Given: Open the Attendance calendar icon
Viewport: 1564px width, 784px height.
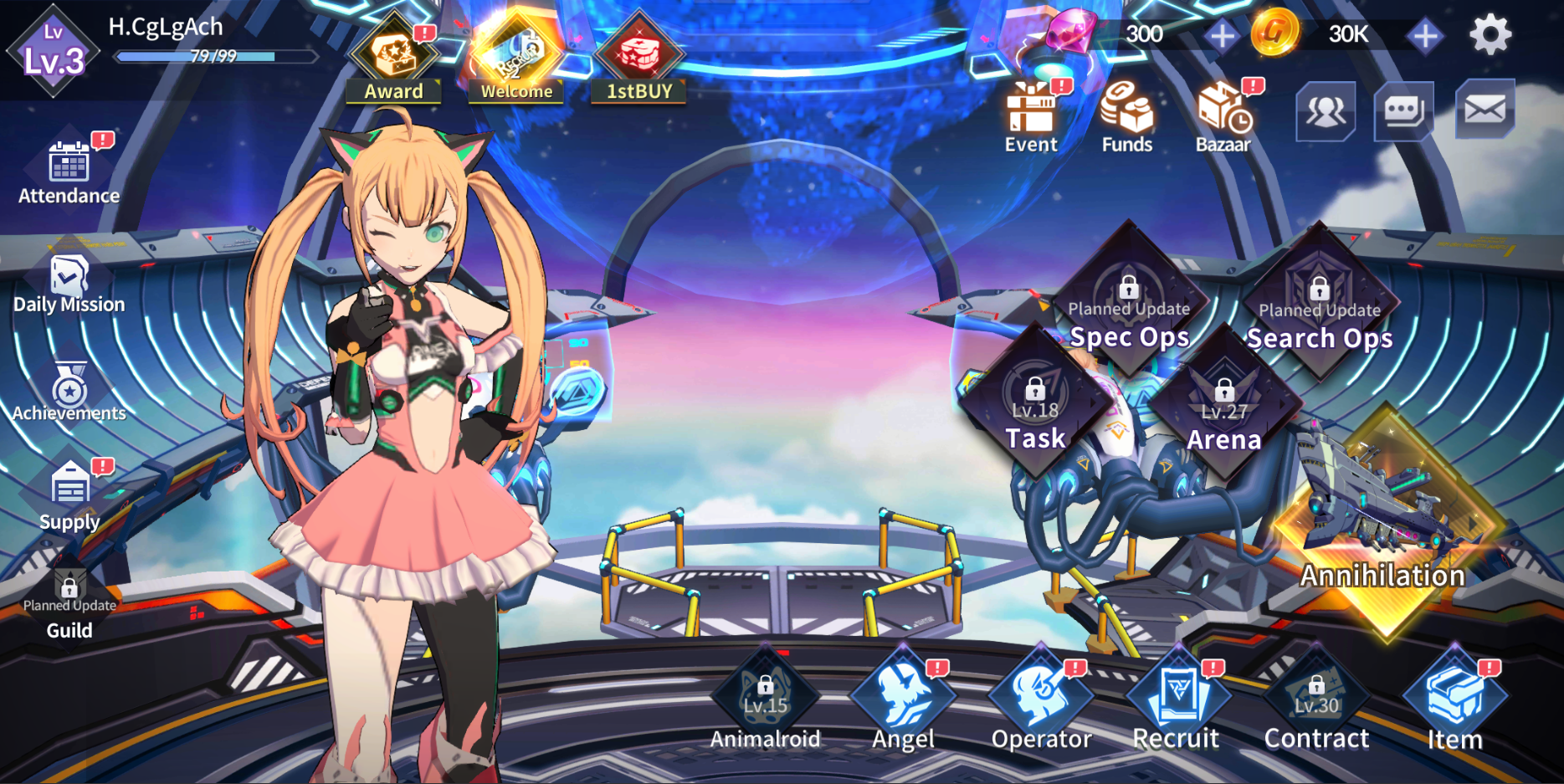Looking at the screenshot, I should point(67,163).
